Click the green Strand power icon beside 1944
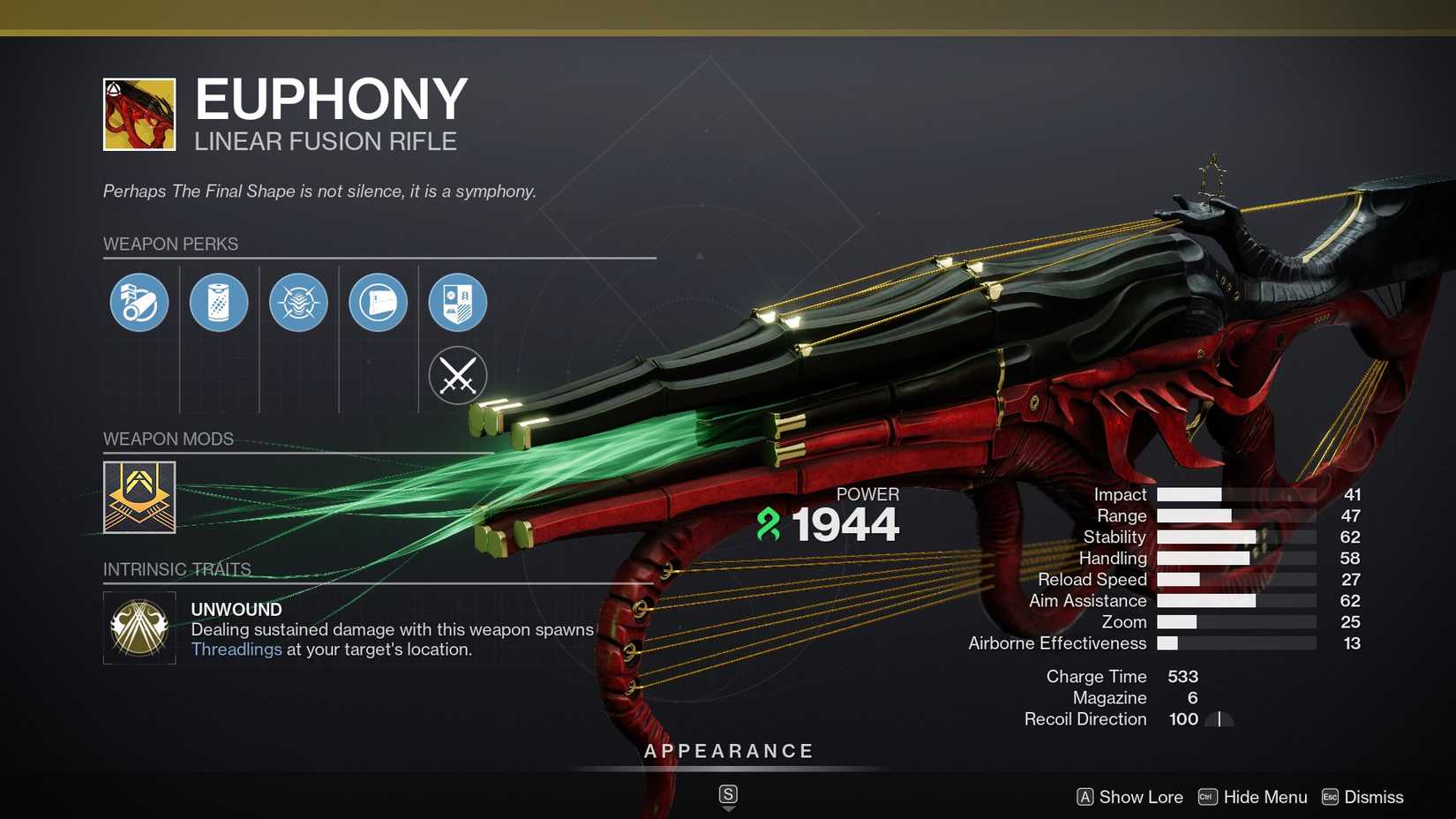The width and height of the screenshot is (1456, 819). tap(769, 524)
